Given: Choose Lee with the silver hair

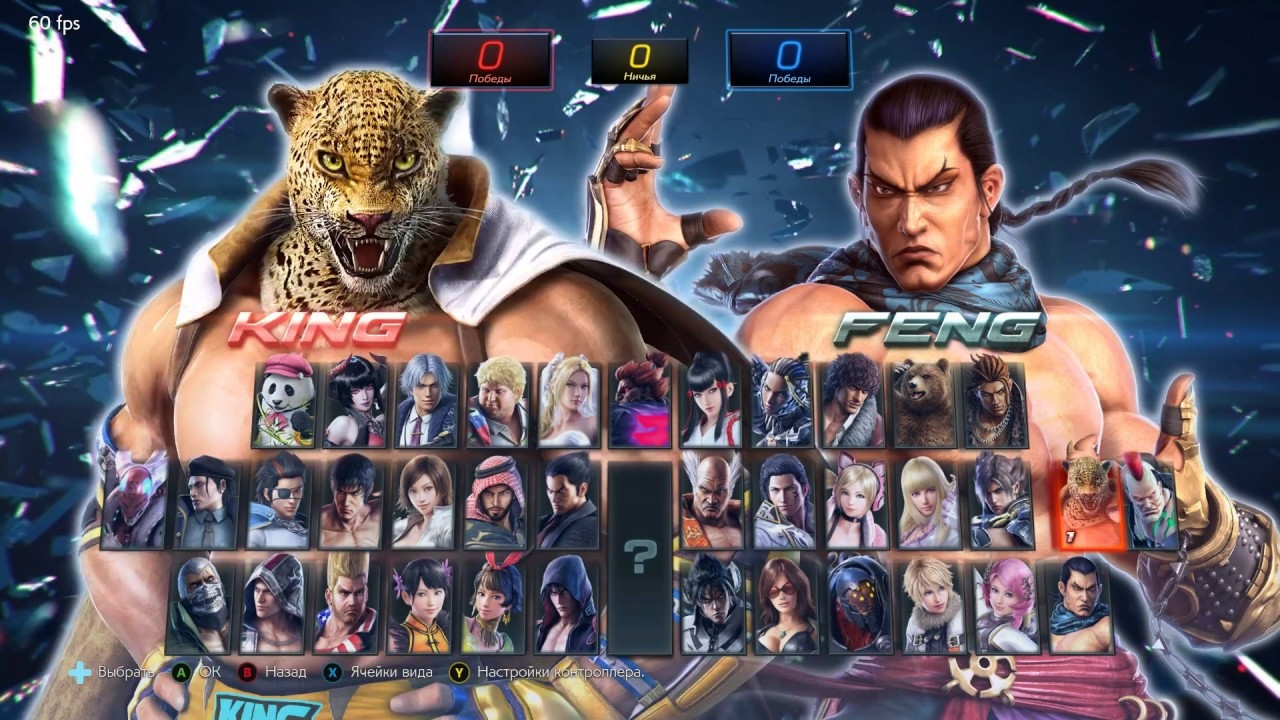Looking at the screenshot, I should tap(427, 404).
